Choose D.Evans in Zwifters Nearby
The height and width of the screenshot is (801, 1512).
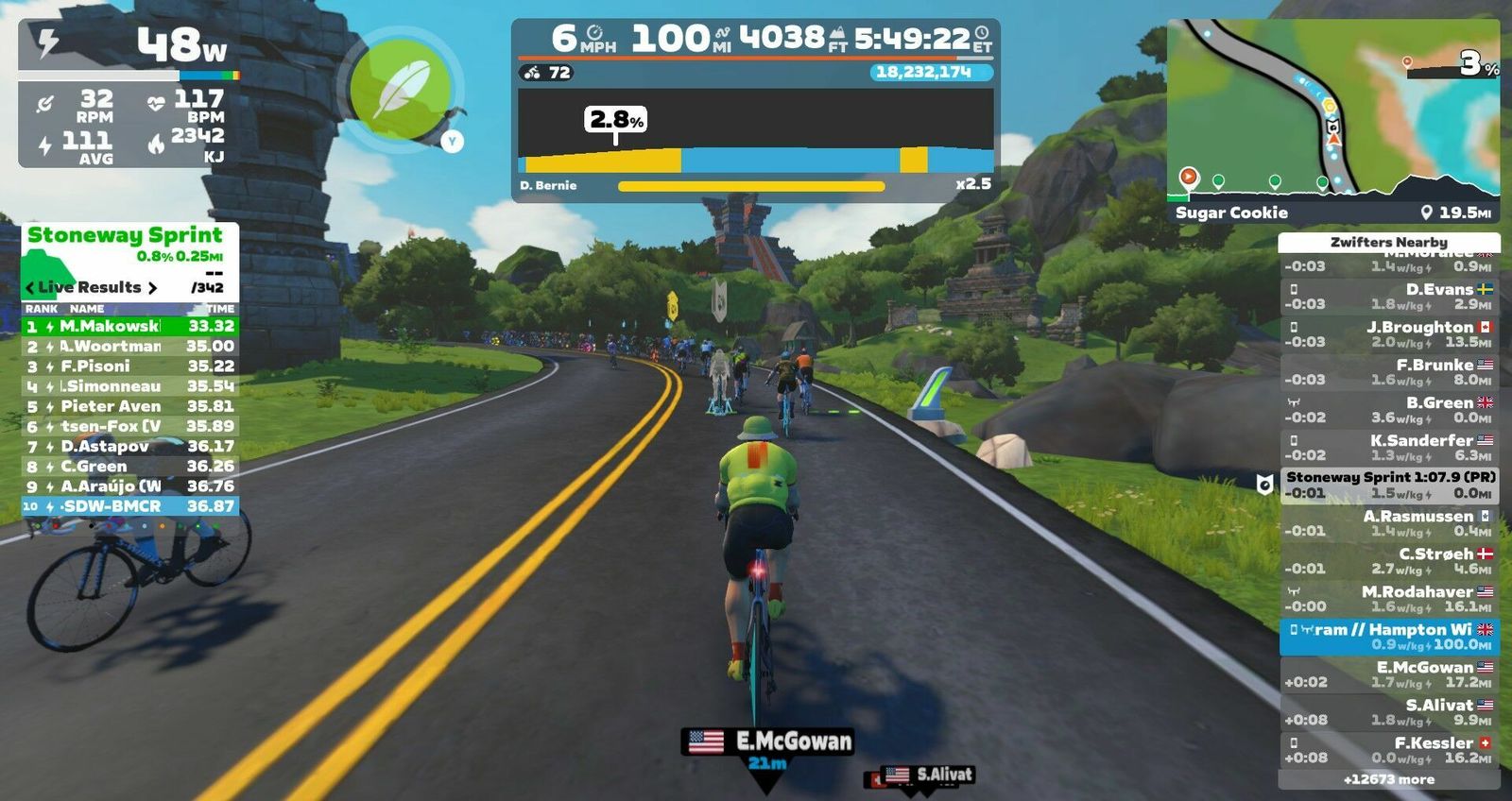click(1389, 297)
